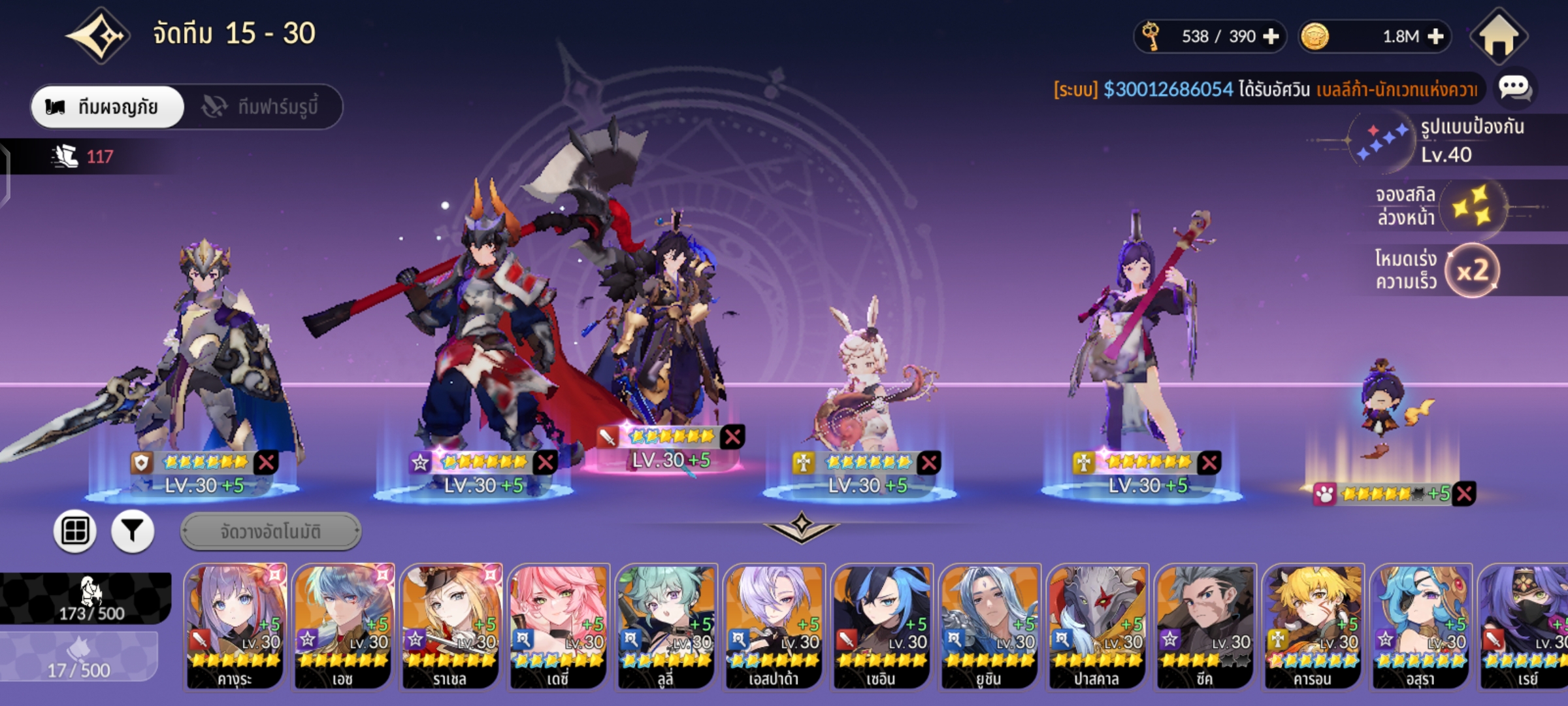Select hero card คารอน
Screen dimensions: 1568x706
tap(1313, 626)
